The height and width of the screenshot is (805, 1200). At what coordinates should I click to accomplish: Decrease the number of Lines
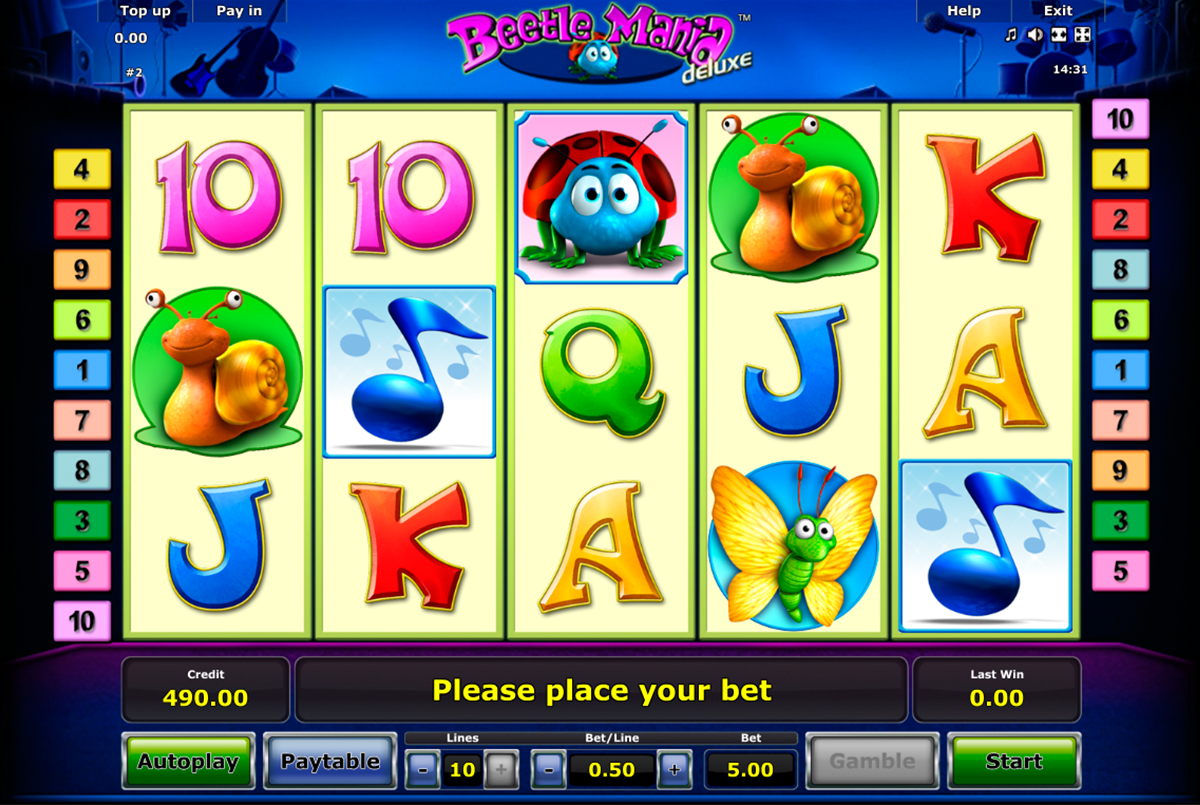[423, 770]
